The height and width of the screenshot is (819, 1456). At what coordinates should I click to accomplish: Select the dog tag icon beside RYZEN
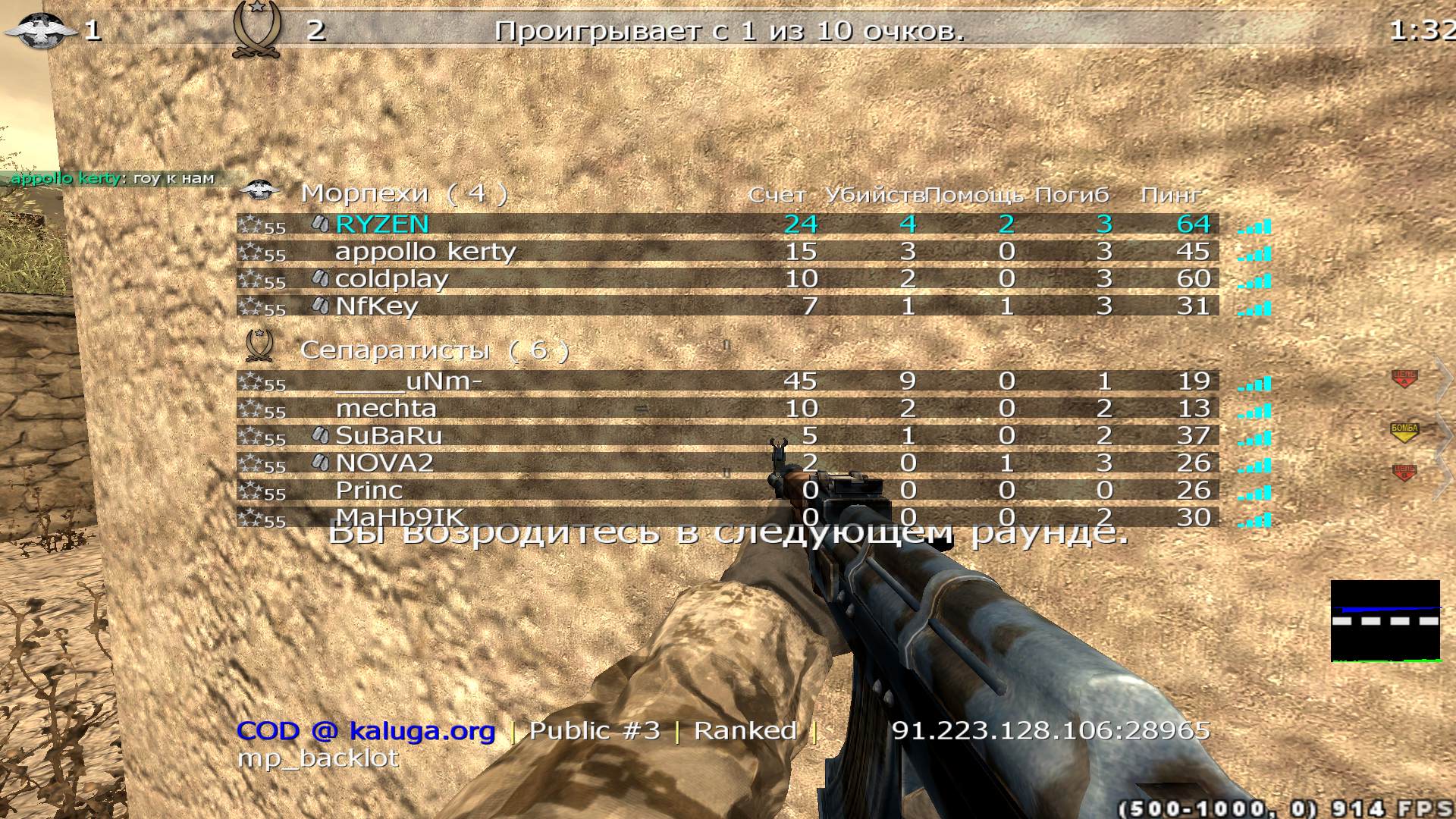320,222
